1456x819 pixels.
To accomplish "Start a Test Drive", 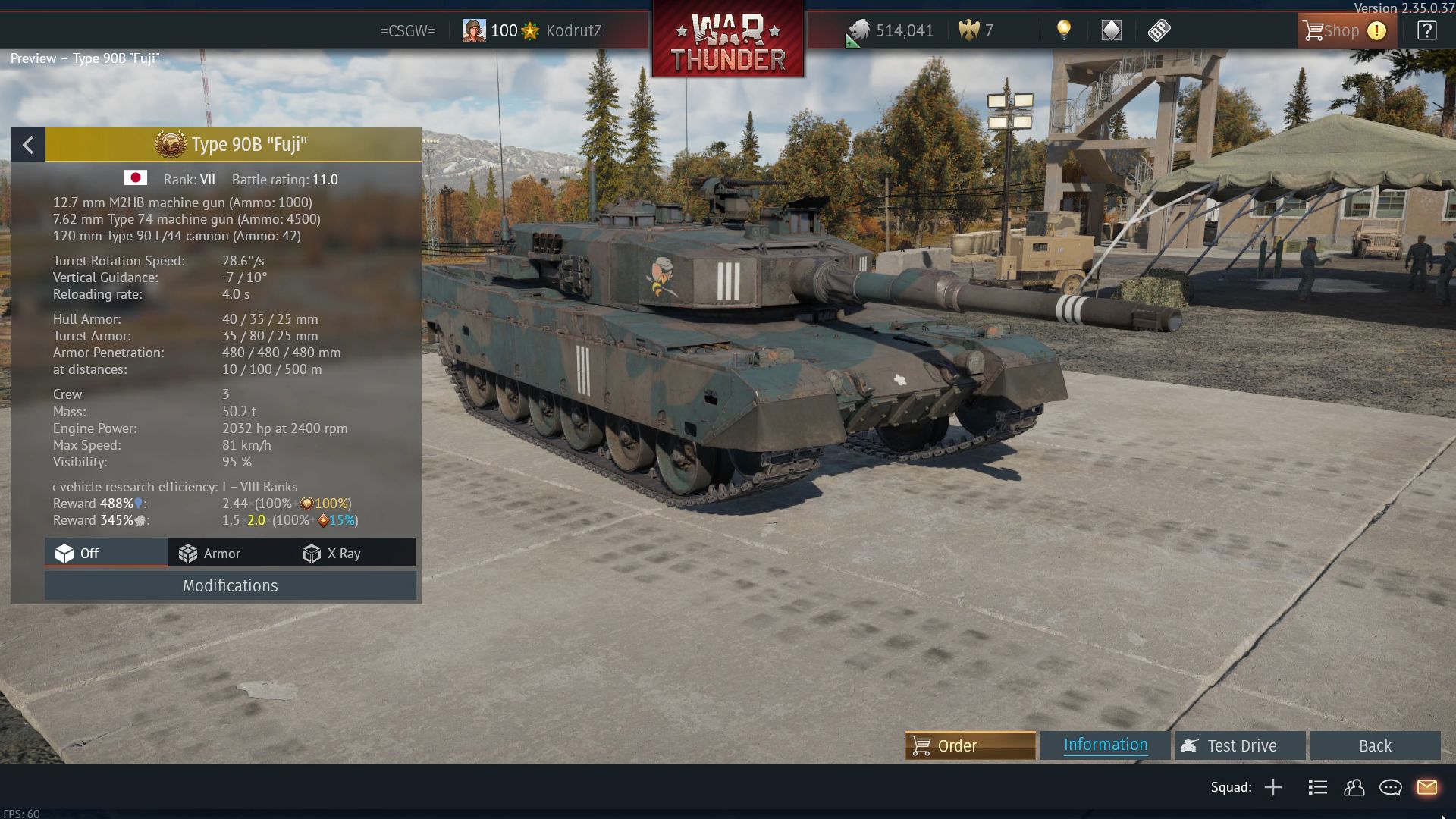I will point(1240,745).
